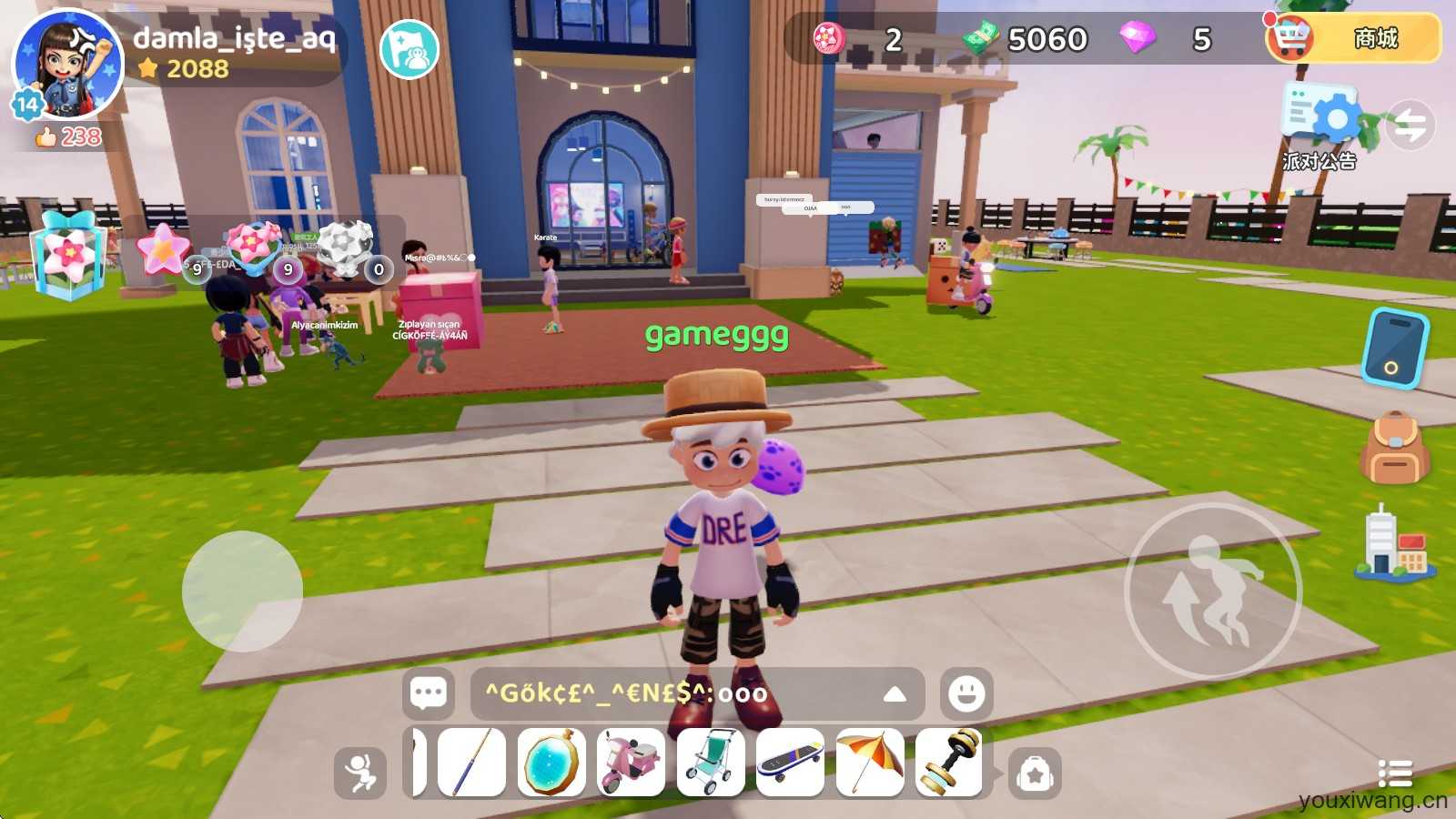Screen dimensions: 1456x819
Task: Expand the chat message bar arrow
Action: (x=894, y=694)
